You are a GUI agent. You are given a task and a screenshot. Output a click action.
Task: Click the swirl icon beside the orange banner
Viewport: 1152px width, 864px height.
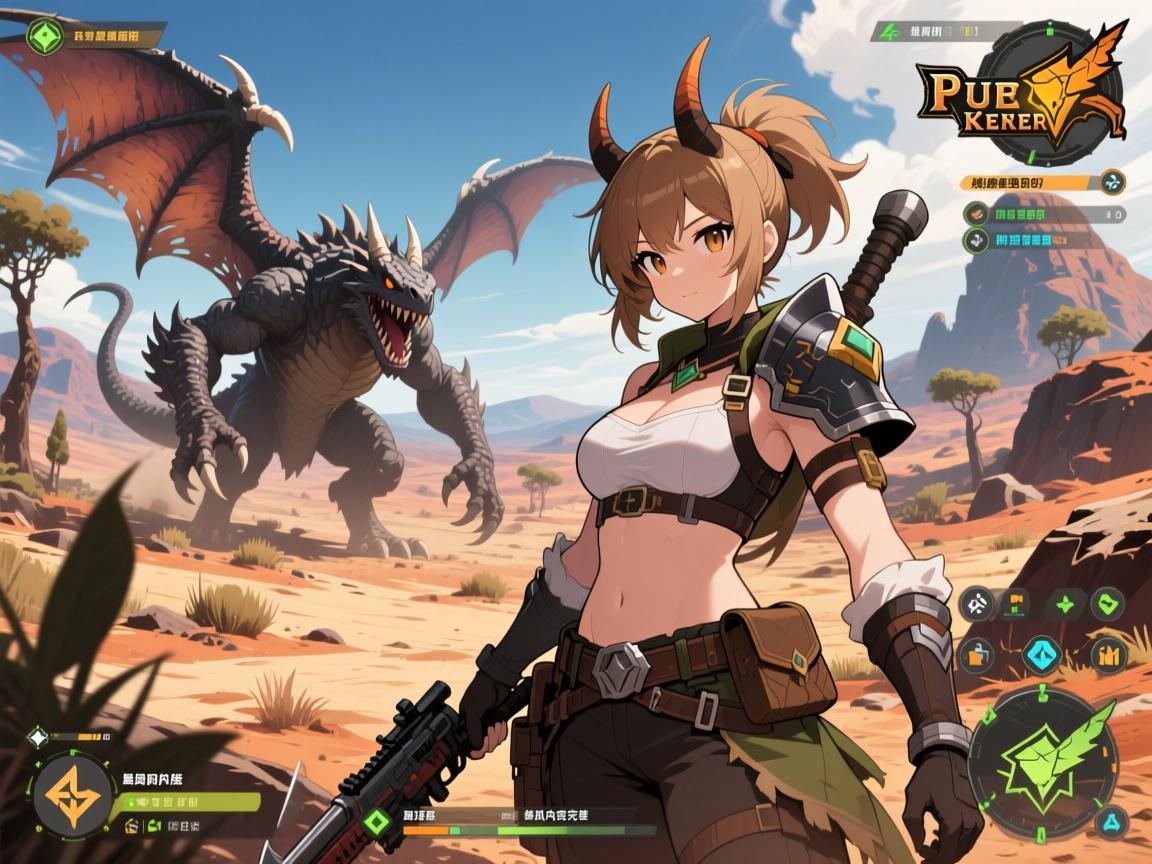click(x=1112, y=182)
